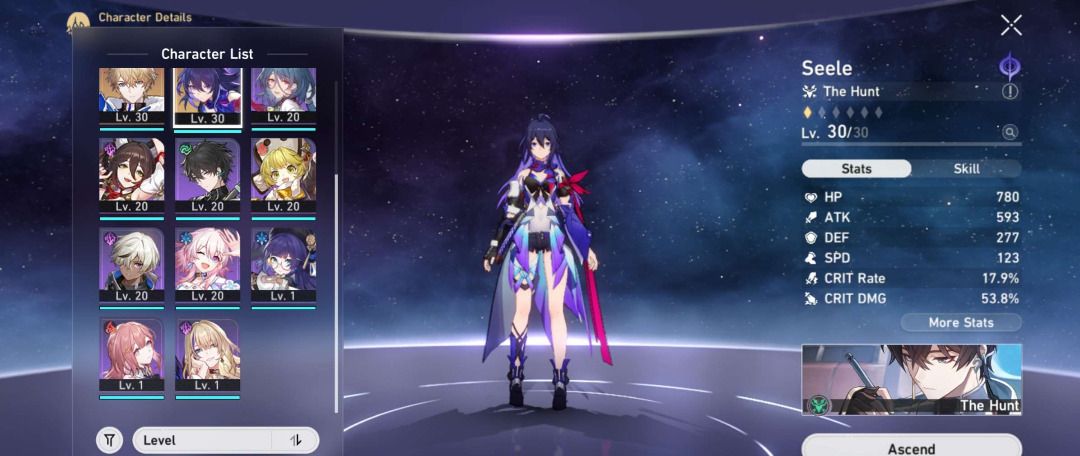The width and height of the screenshot is (1080, 456).
Task: Switch to the Skill tab
Action: pos(967,169)
